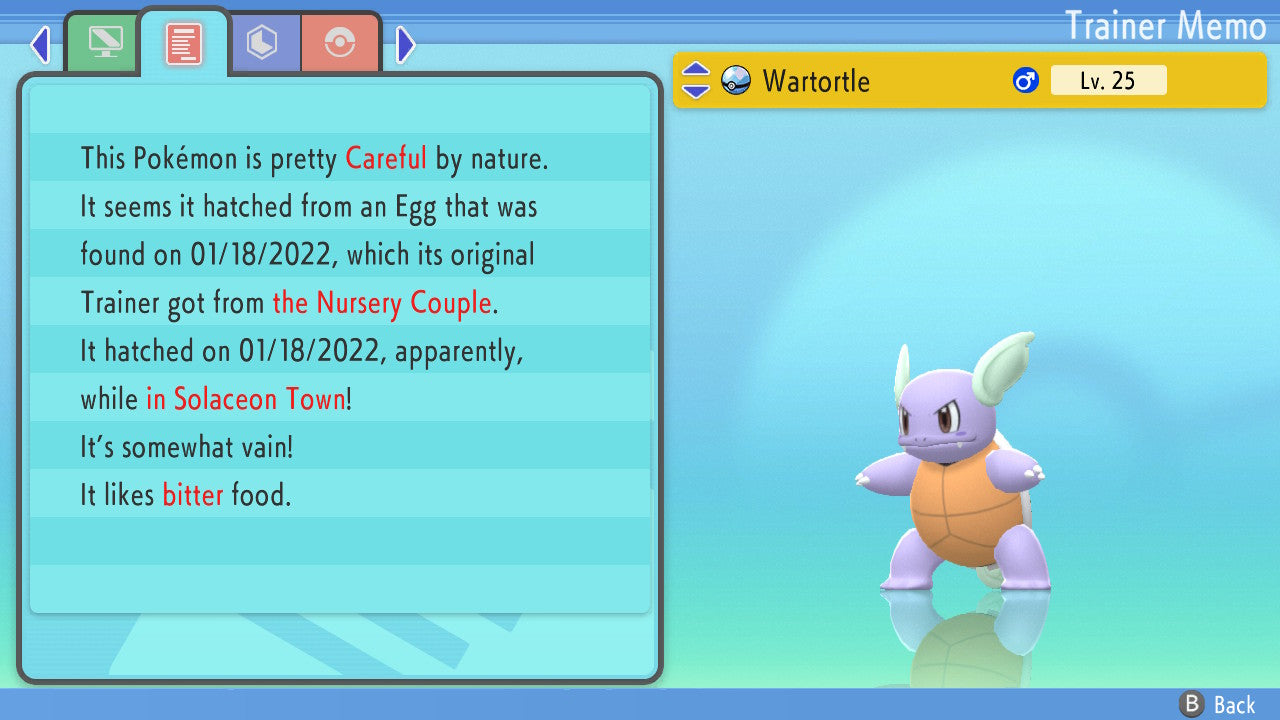Select the red Trainer Memo tab
This screenshot has width=1280, height=720.
[x=184, y=44]
